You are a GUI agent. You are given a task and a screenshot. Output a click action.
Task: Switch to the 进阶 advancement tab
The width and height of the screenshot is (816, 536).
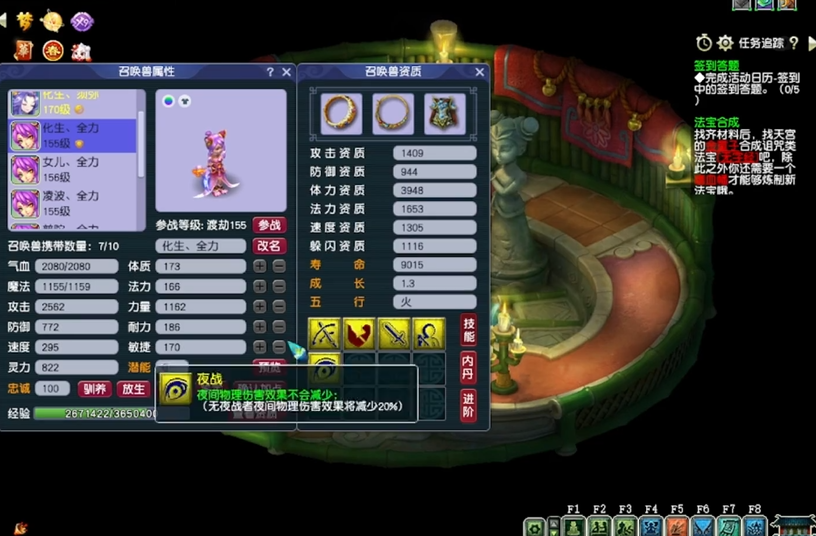(468, 405)
